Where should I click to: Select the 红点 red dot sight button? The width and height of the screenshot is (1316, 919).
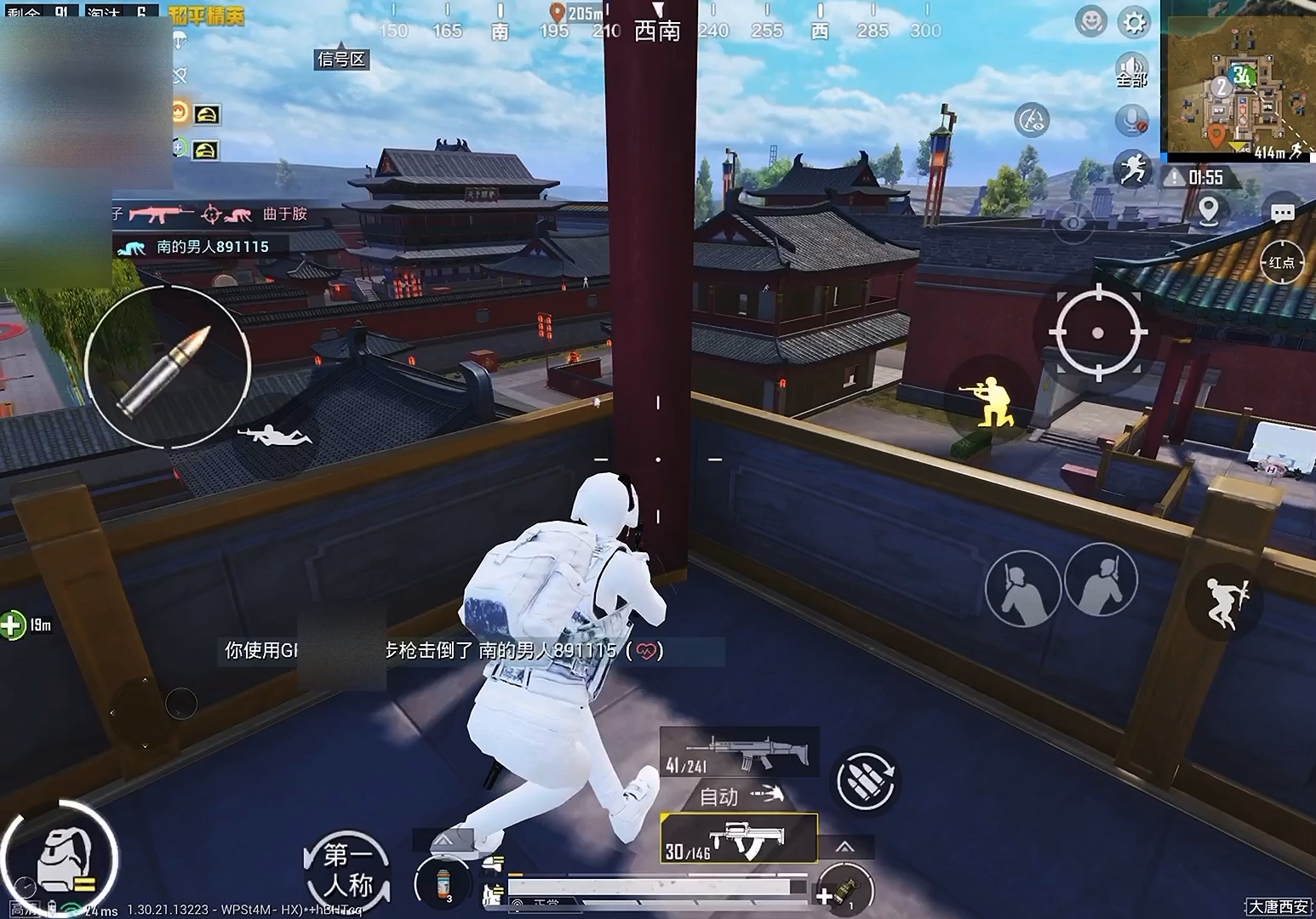[1281, 263]
